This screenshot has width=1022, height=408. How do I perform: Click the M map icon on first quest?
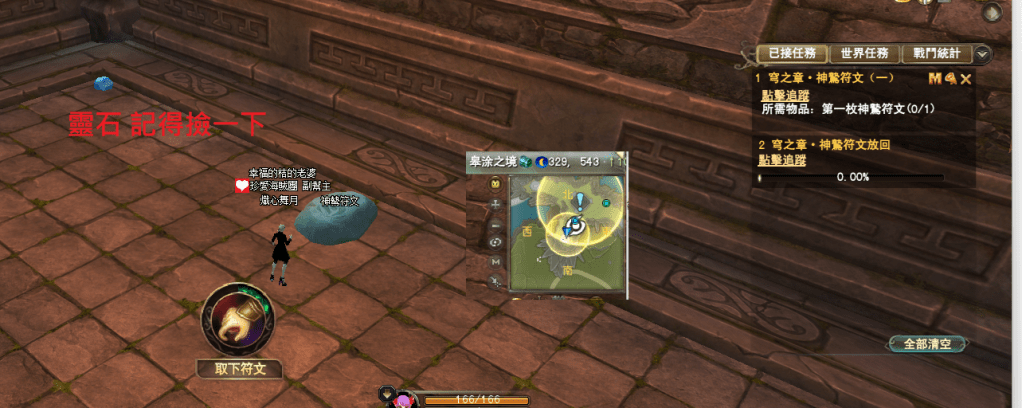pos(935,78)
